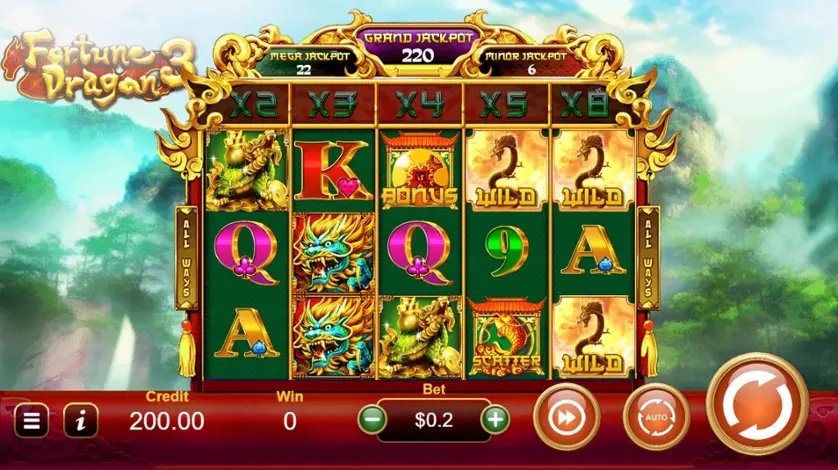The image size is (838, 470).
Task: Decrease the bet with minus button
Action: (x=372, y=420)
